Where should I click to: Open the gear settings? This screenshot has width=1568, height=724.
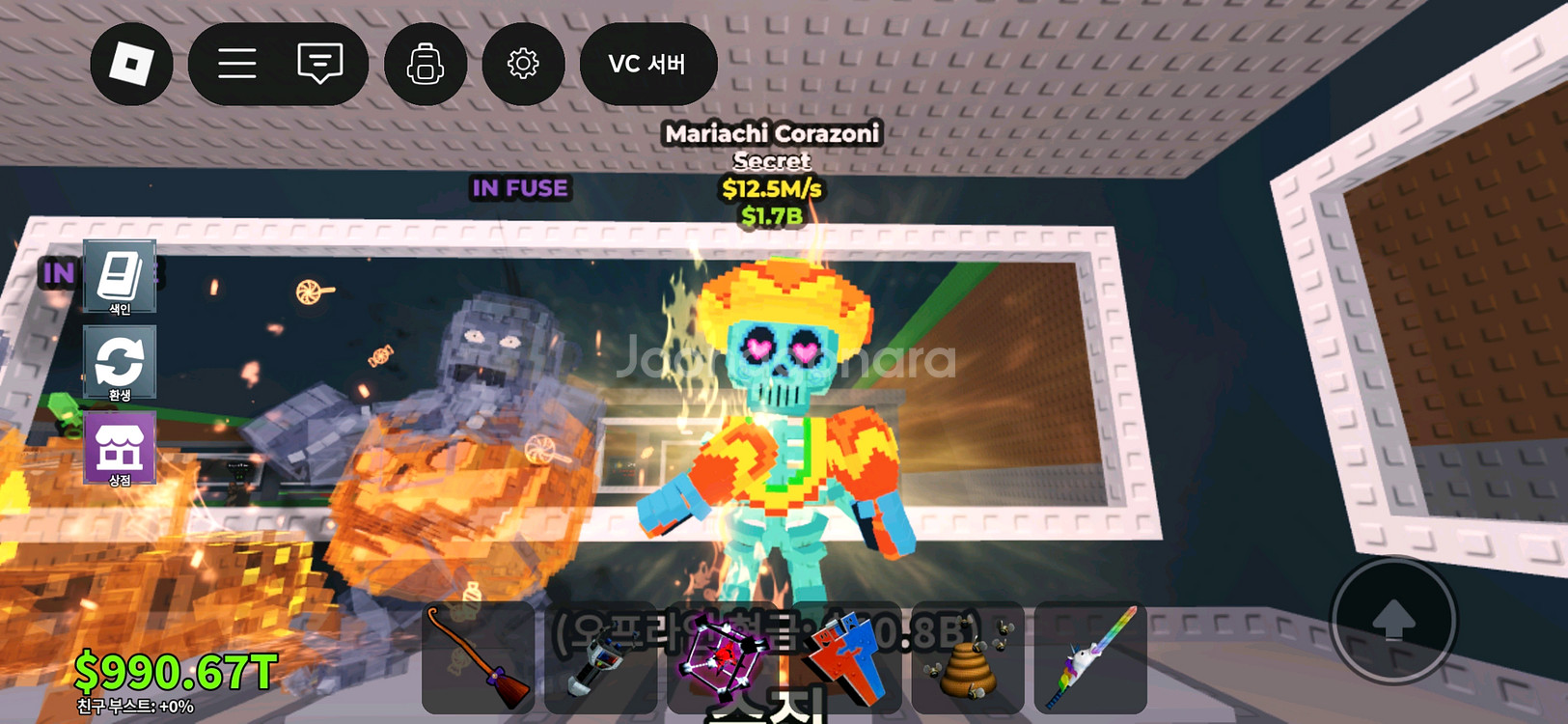coord(523,64)
